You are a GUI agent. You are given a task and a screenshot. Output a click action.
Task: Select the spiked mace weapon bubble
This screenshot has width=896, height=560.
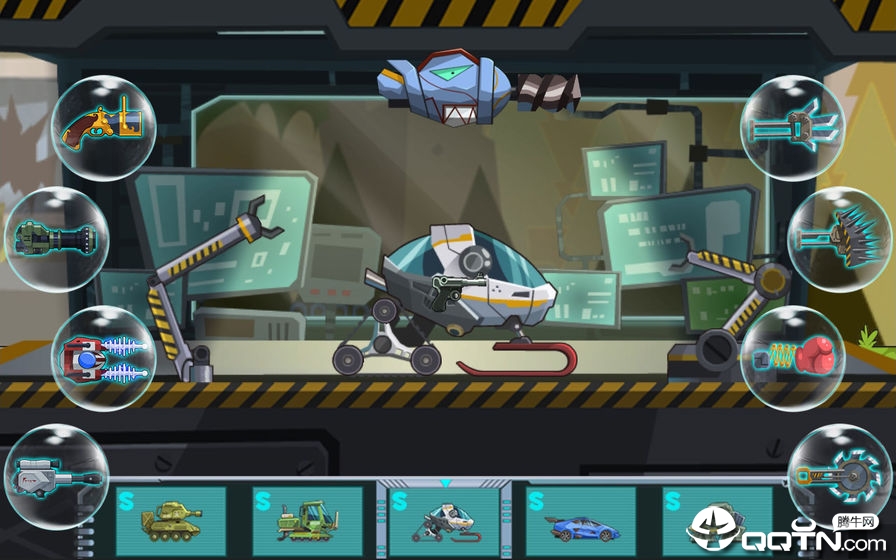tap(840, 239)
